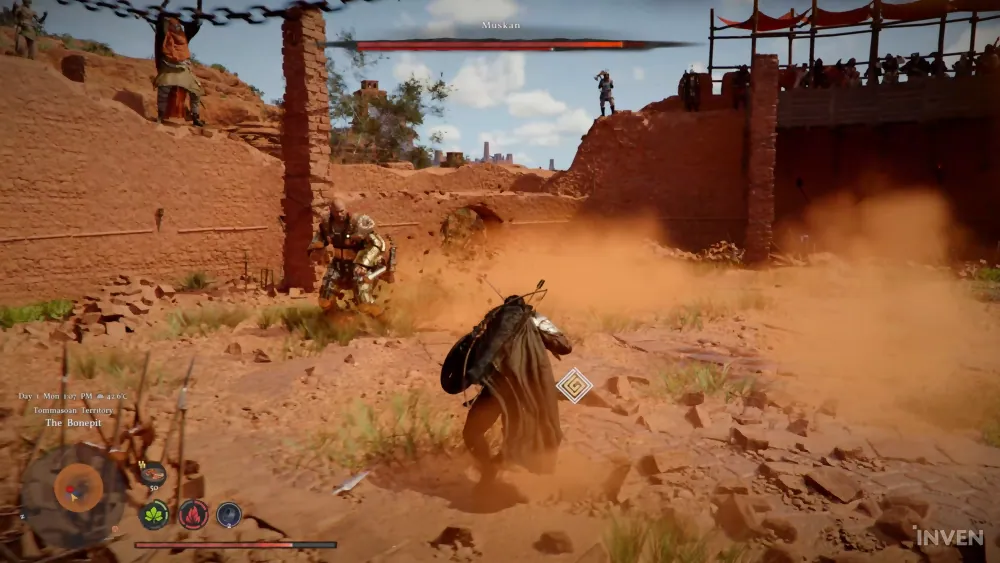Activate the green leaf ability icon
1000x563 pixels.
(154, 515)
